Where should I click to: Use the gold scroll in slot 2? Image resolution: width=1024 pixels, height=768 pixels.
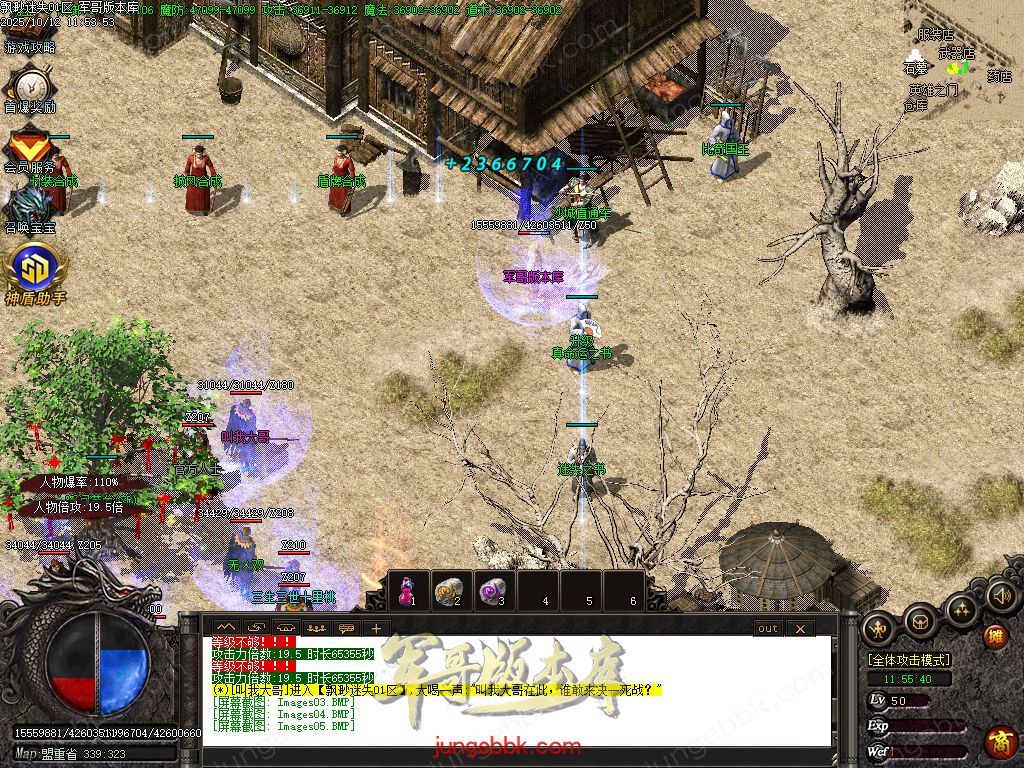coord(448,590)
